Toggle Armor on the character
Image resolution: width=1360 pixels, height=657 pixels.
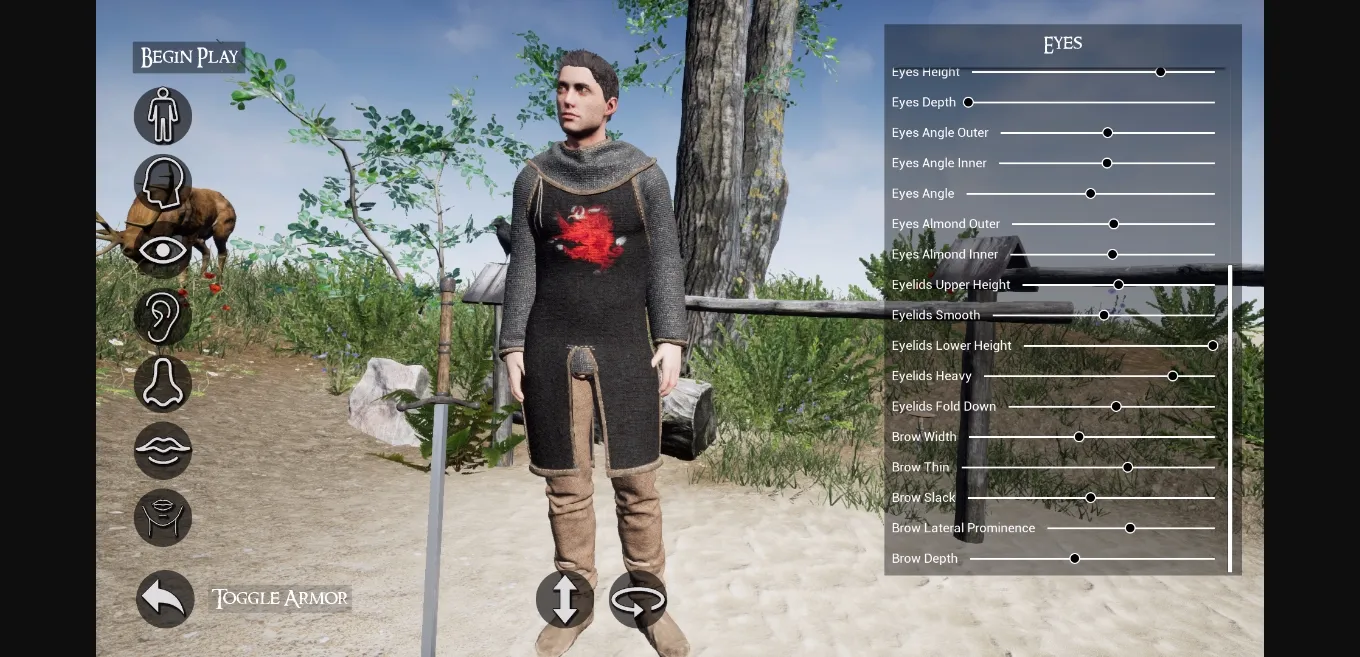280,598
